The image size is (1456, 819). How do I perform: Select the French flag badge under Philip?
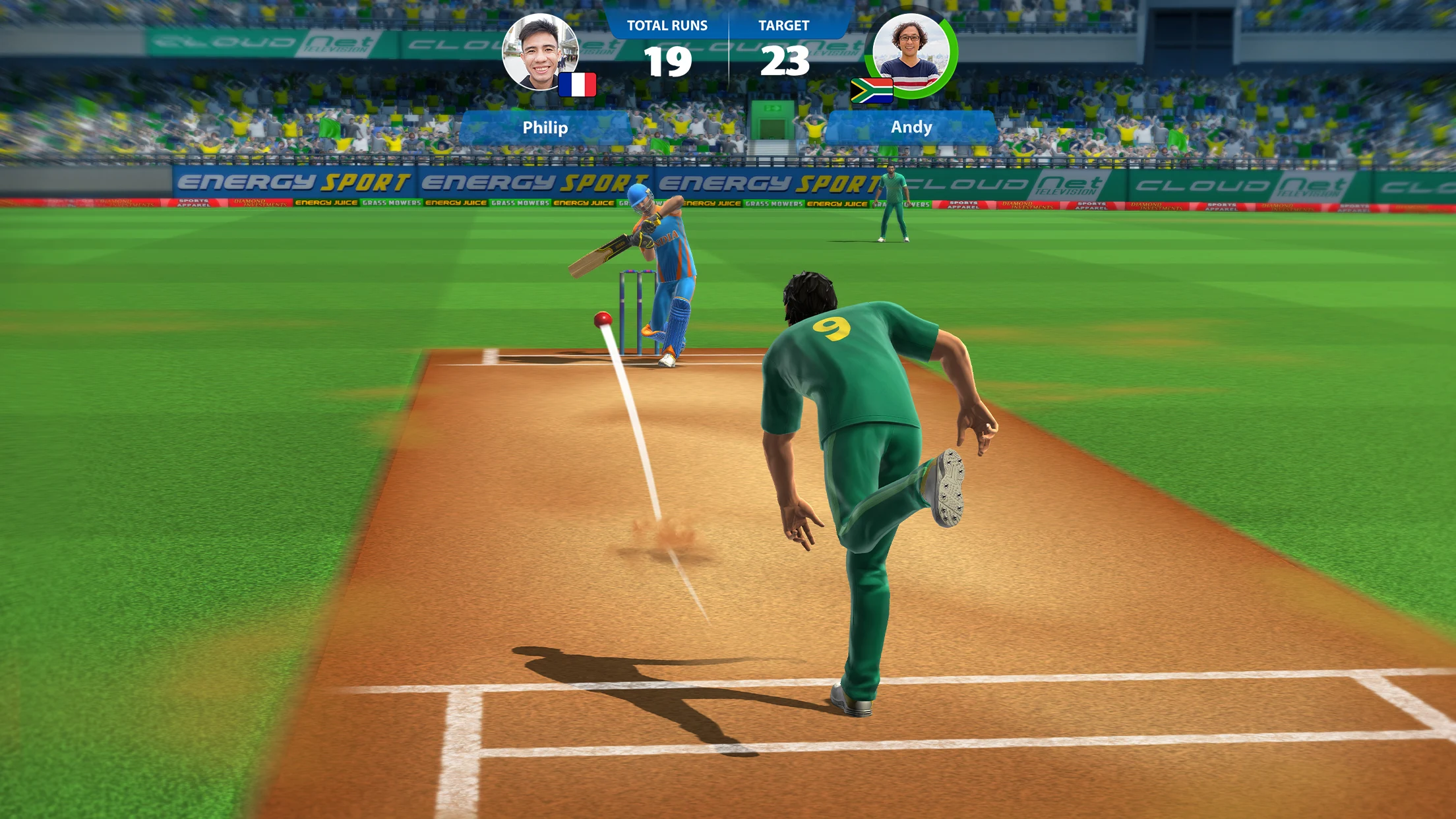(578, 84)
